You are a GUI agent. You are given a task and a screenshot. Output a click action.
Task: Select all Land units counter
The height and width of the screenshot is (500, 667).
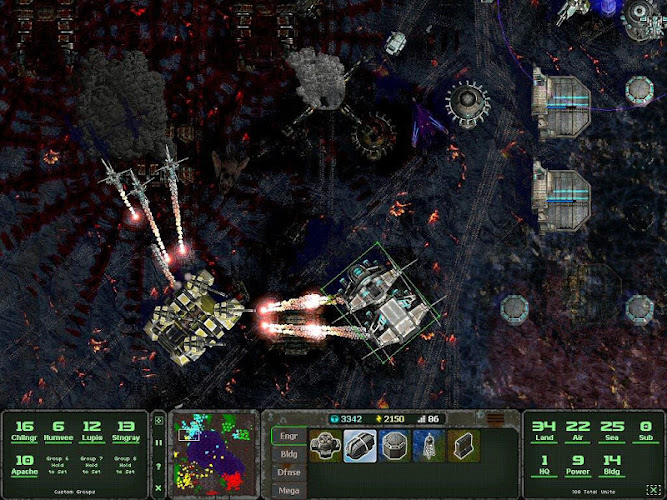[546, 432]
